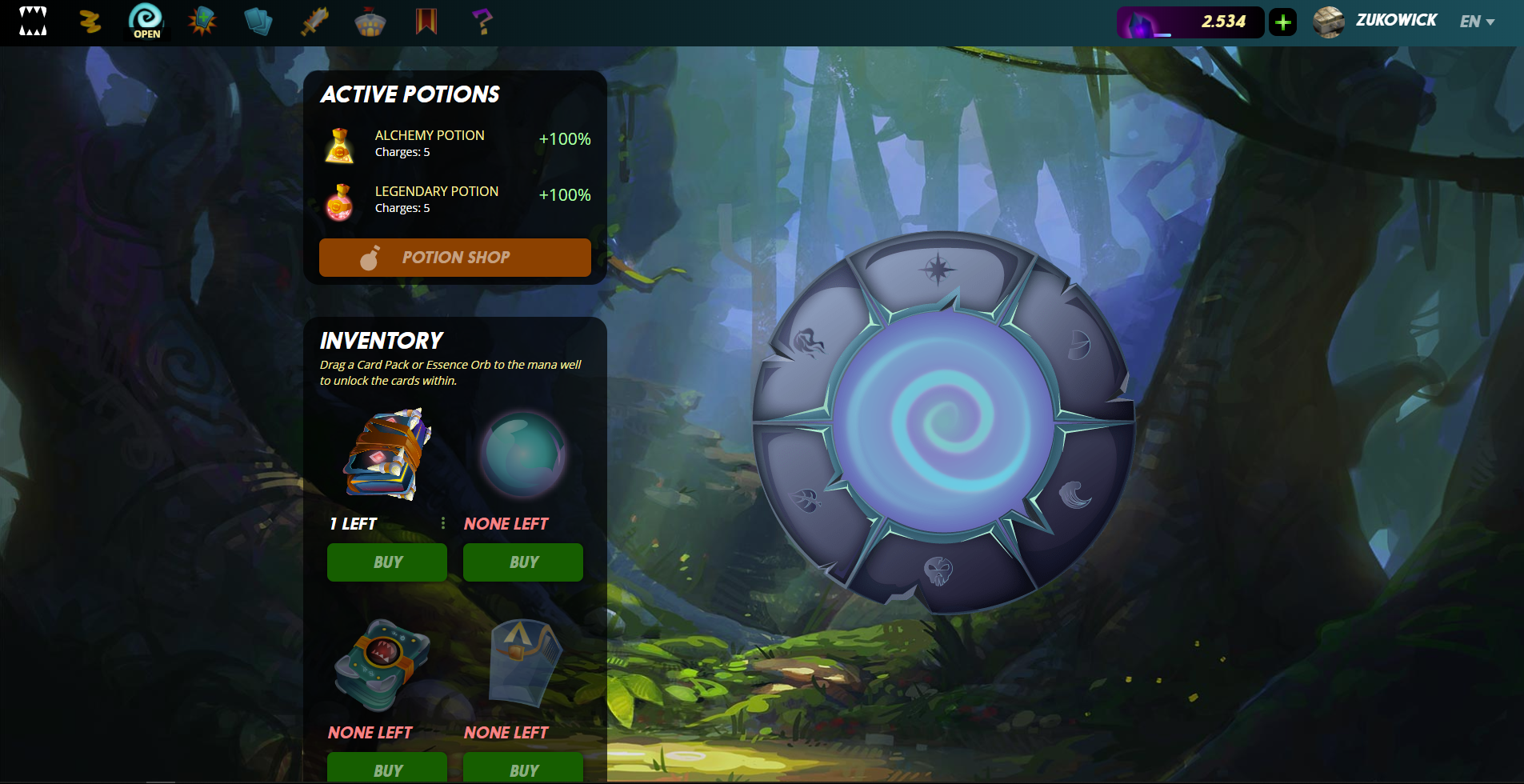The image size is (1524, 784).
Task: Add more crystals with green plus button
Action: 1283,22
